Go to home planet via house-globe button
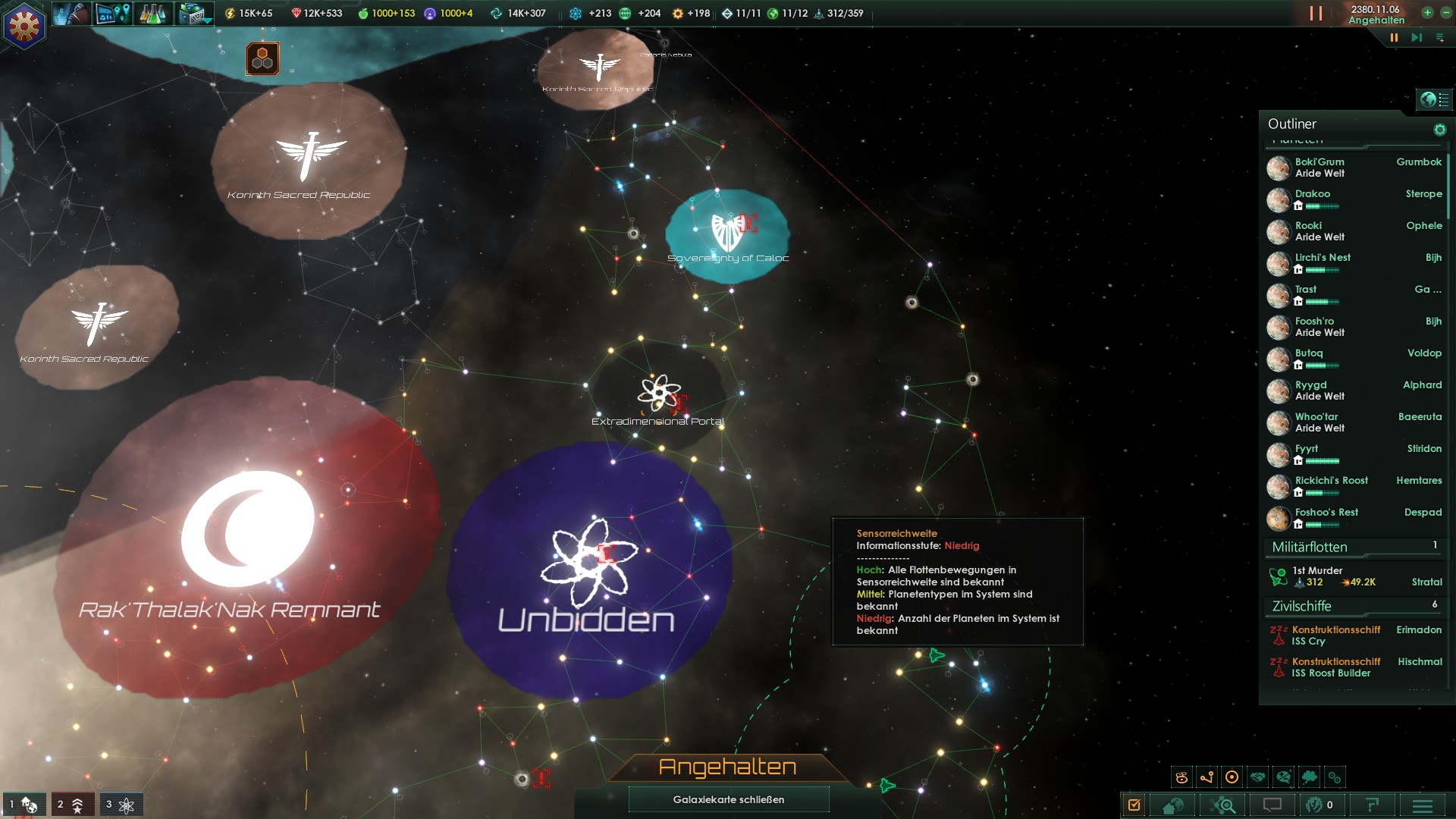Screen dimensions: 1456x819 1173,805
